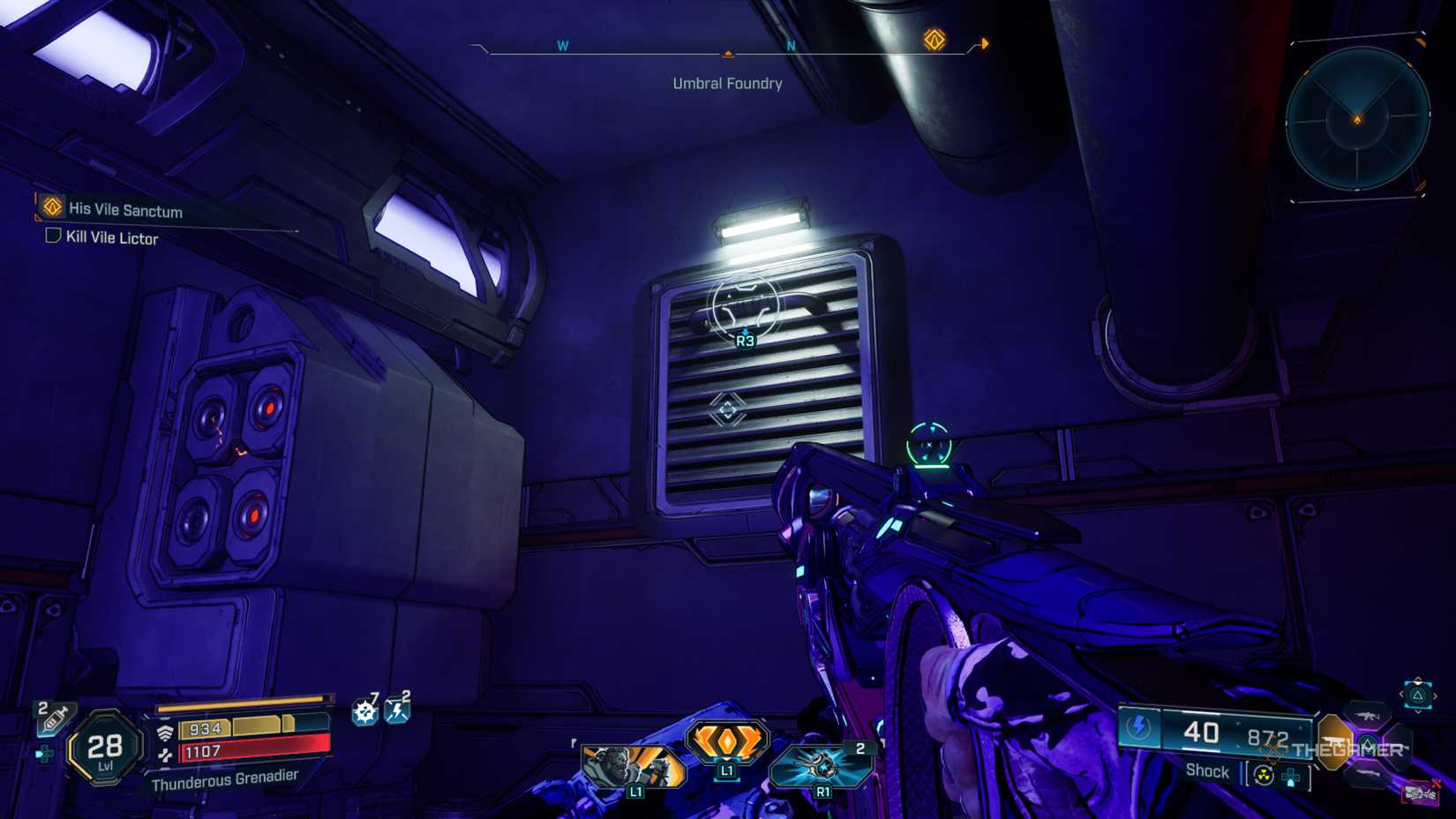Select the assault rifle slot in weapon wheel
The image size is (1456, 819).
1368,717
